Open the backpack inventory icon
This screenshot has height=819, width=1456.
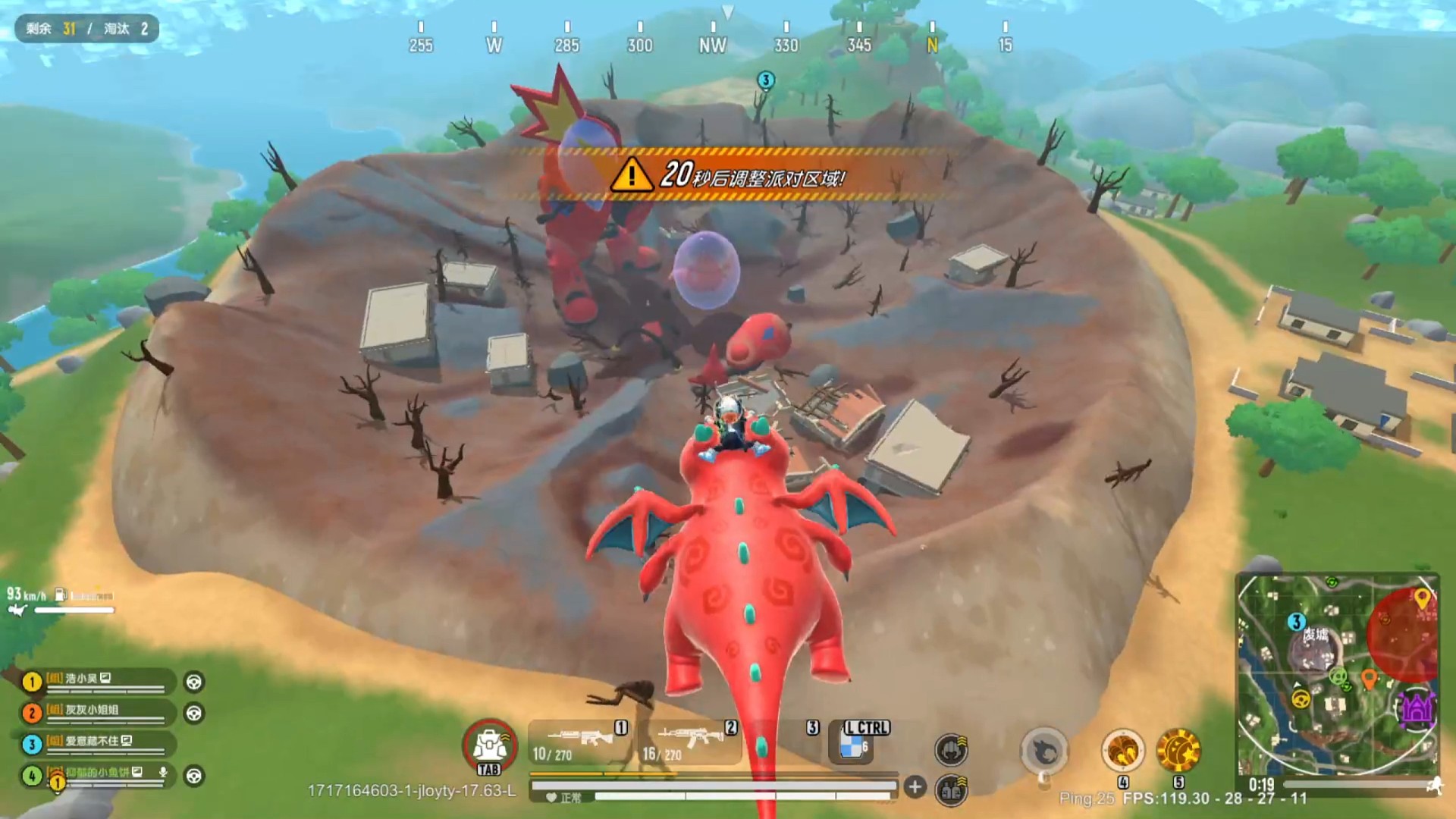click(490, 745)
